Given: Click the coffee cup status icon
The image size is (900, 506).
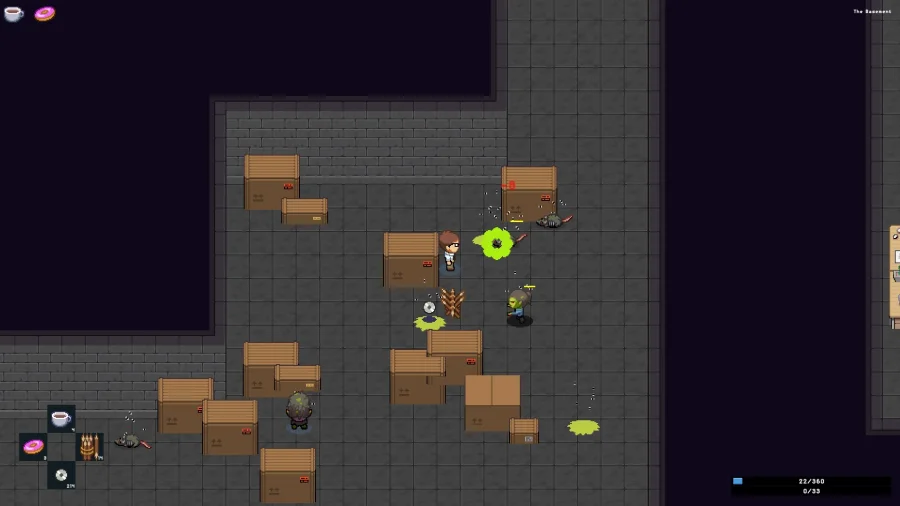Looking at the screenshot, I should click(13, 14).
